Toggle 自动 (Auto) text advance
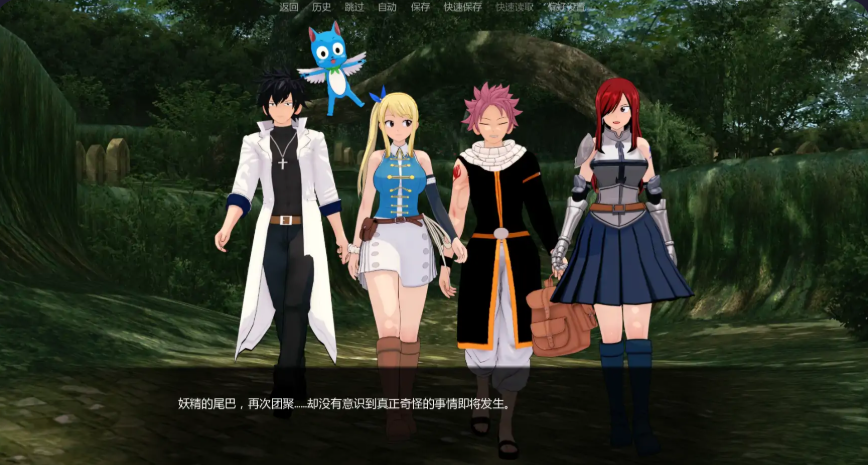The image size is (868, 465). [x=387, y=7]
